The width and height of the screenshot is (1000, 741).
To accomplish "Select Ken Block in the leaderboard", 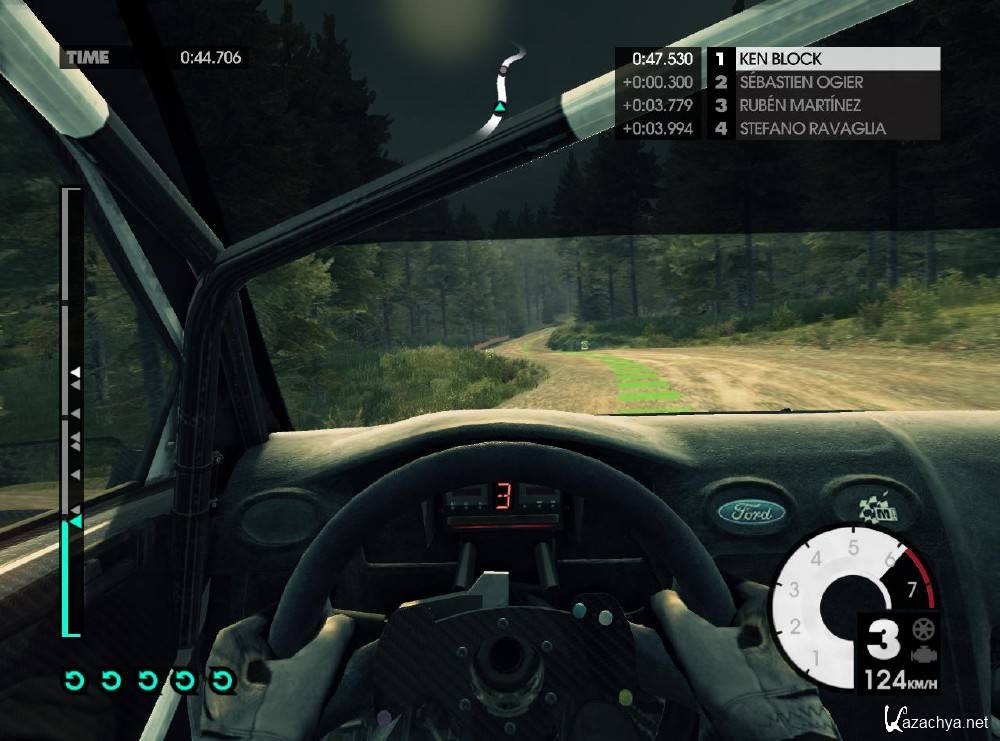I will point(823,59).
